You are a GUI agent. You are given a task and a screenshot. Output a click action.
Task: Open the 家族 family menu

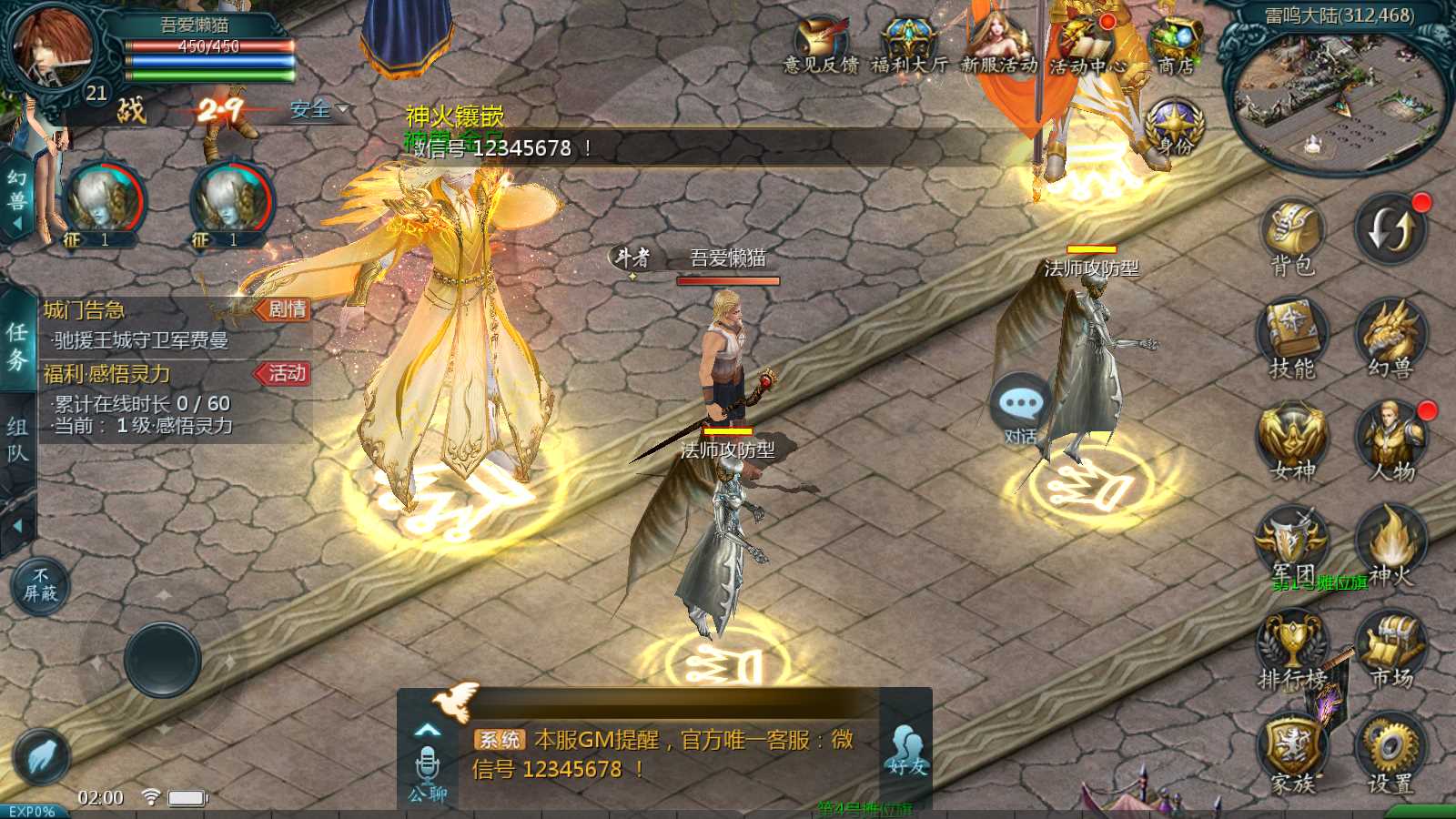(1292, 750)
